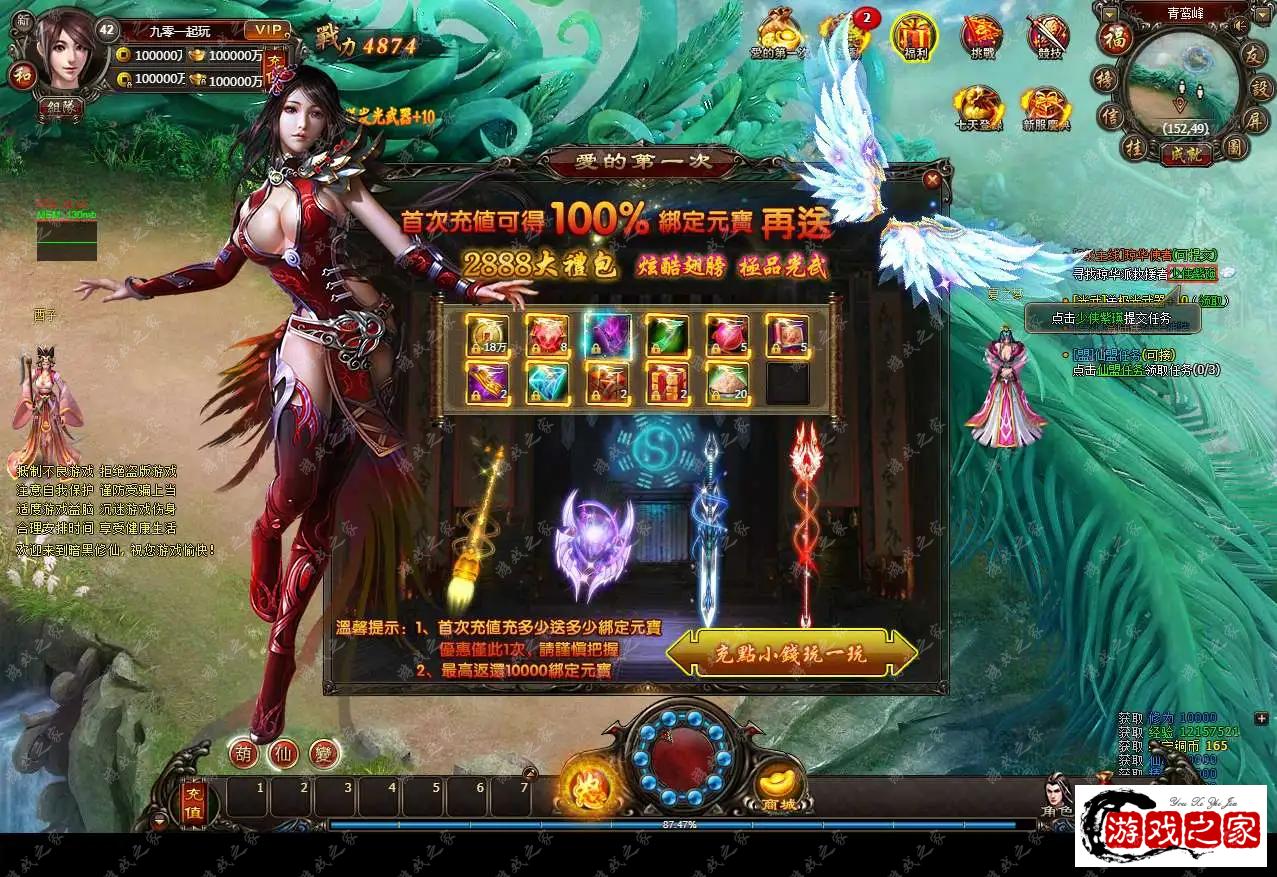Viewport: 1277px width, 877px height.
Task: Select the 變 transform round button
Action: [324, 752]
